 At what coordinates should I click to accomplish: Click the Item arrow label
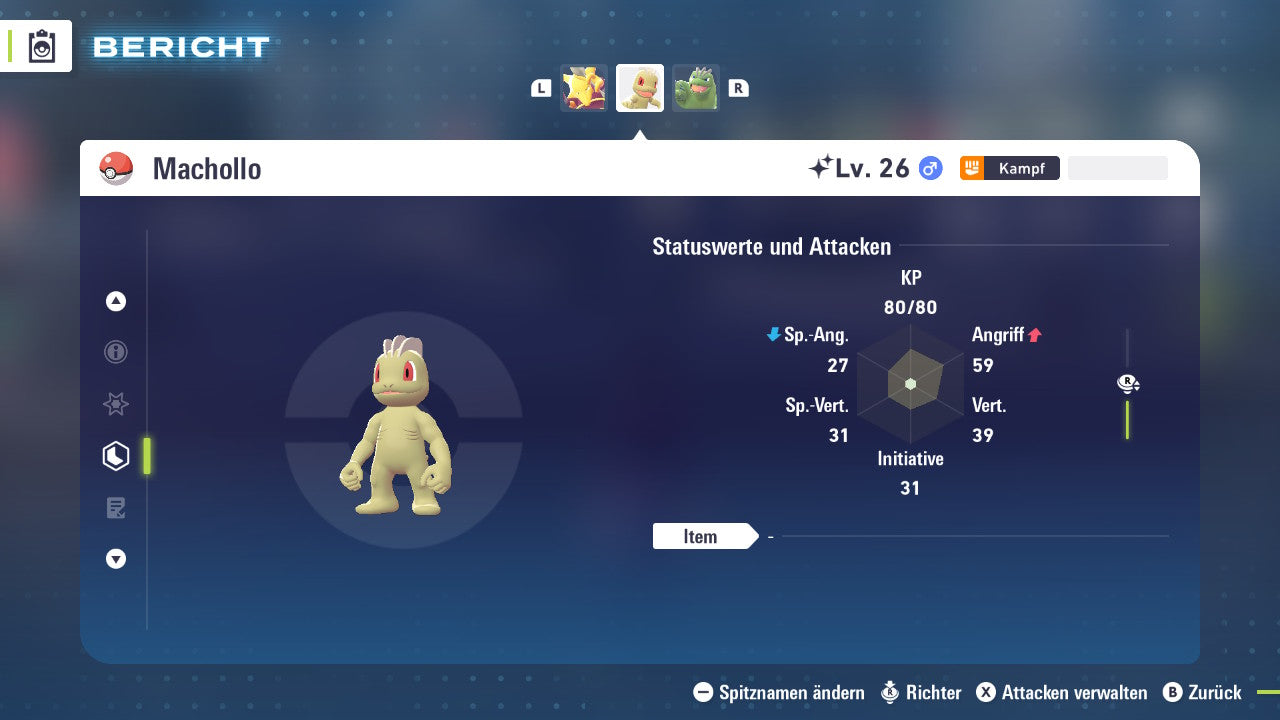703,536
